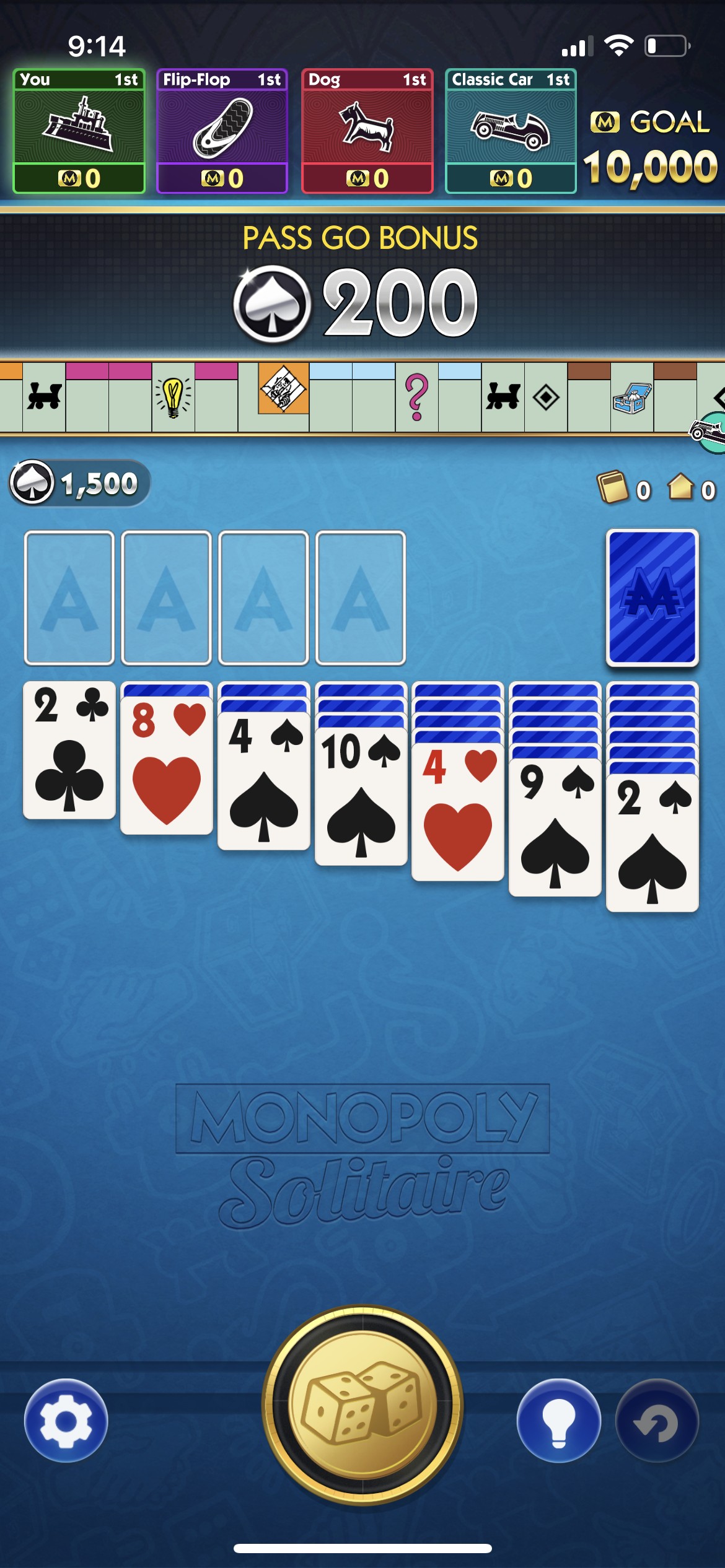
Task: Draw a card from the blue stock pile
Action: click(x=652, y=598)
